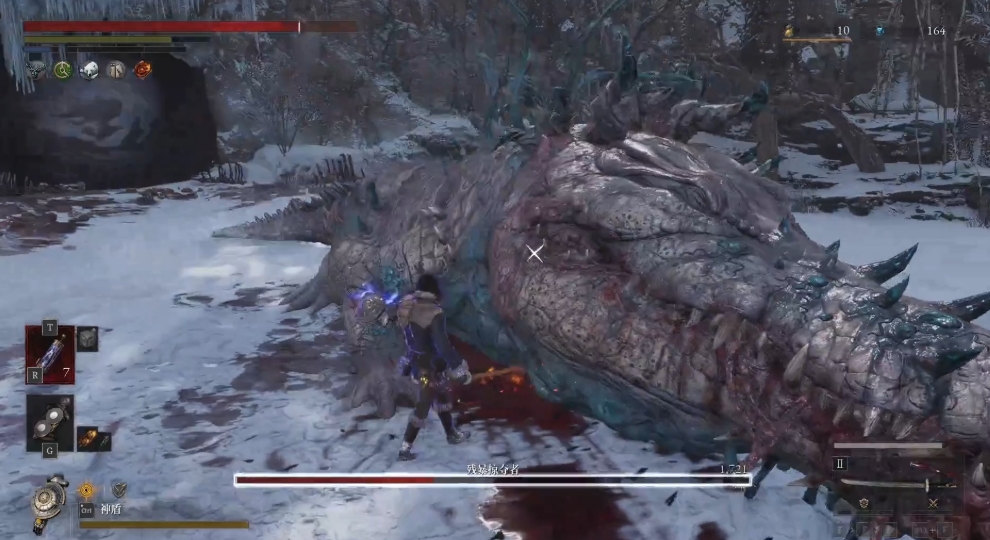Activate the twin-disc tool slot
The image size is (990, 540).
(x=50, y=421)
